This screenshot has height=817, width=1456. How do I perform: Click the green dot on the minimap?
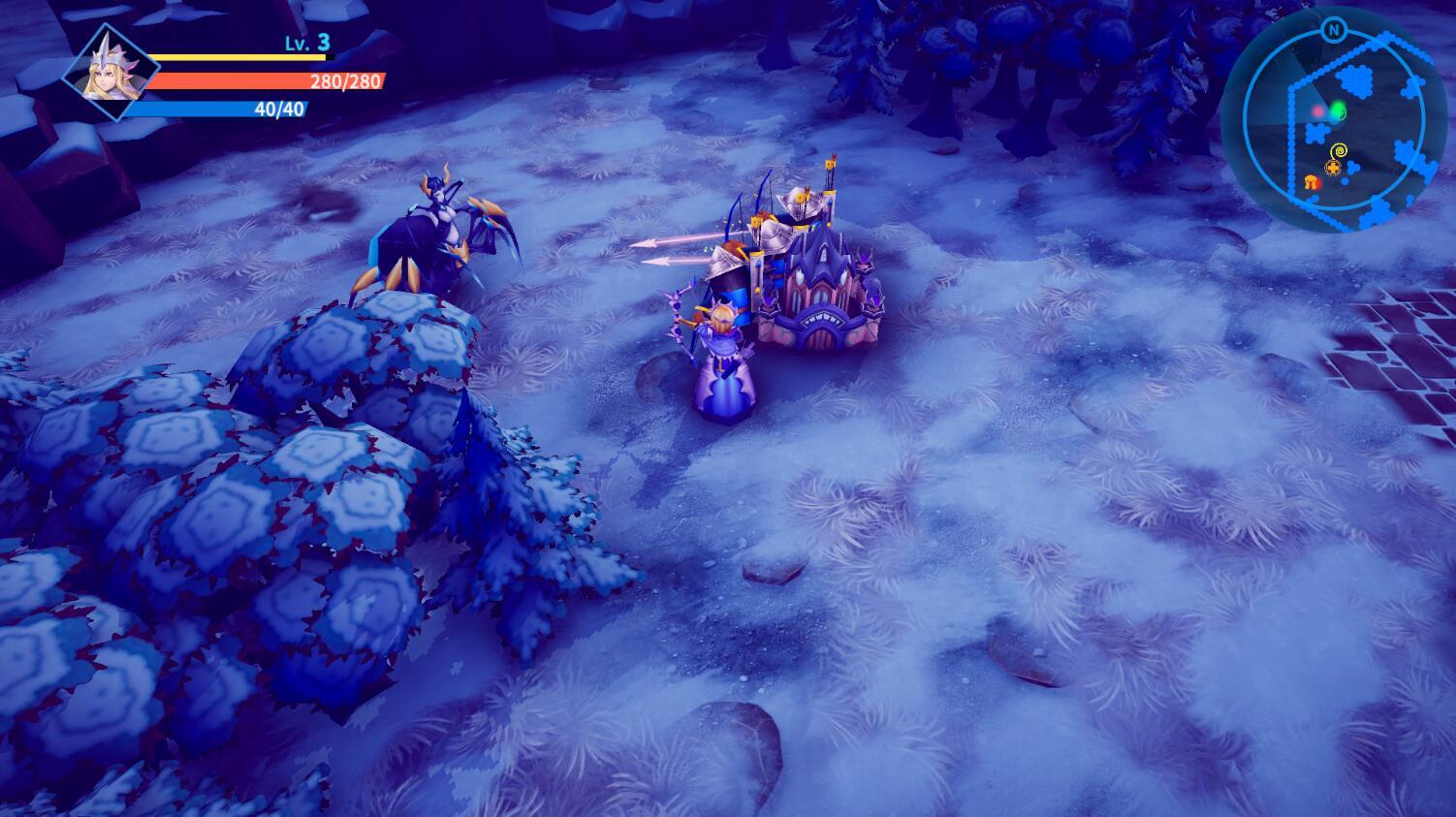(1338, 112)
